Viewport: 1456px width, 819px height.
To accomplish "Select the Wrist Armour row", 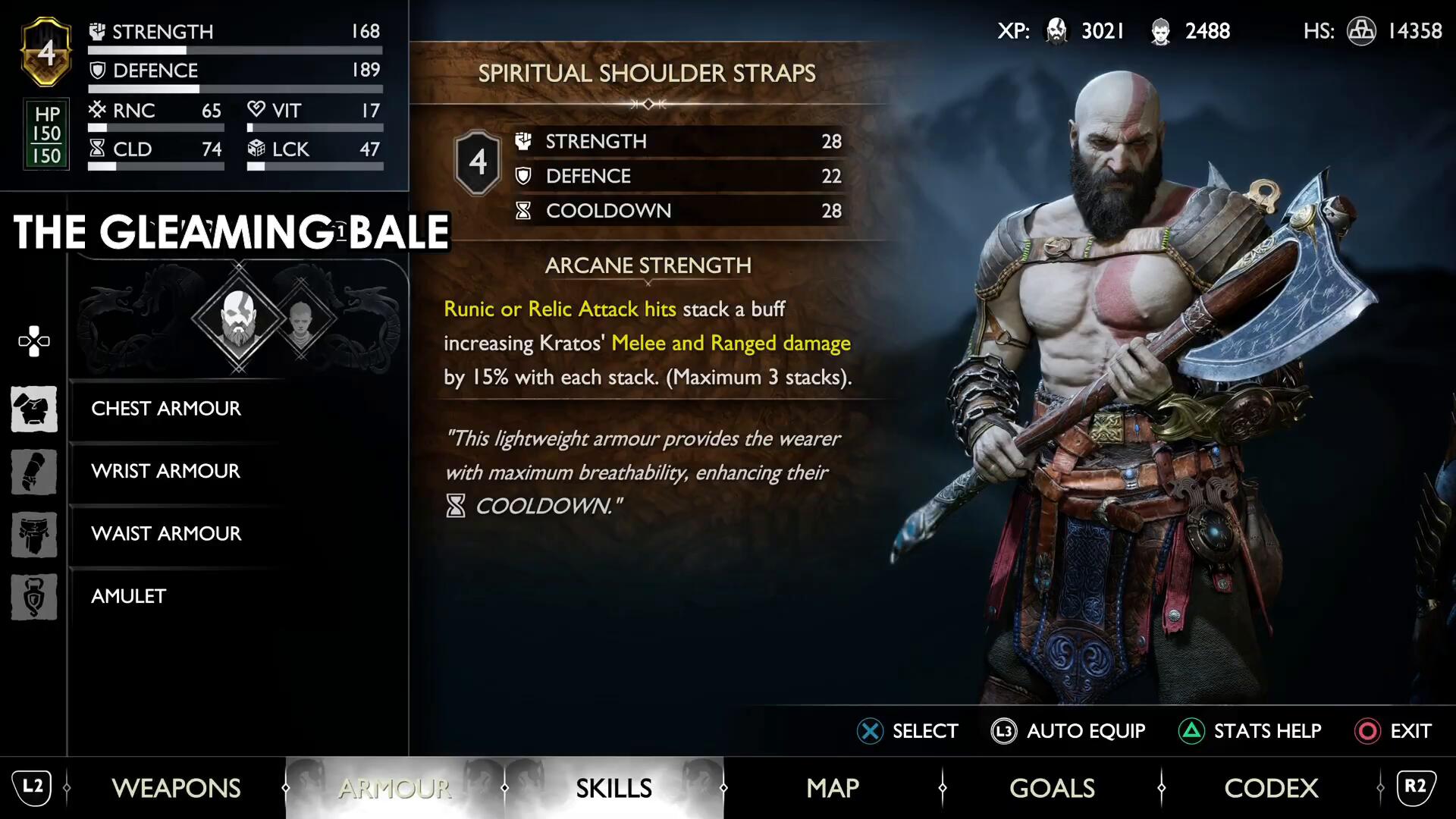I will click(165, 471).
